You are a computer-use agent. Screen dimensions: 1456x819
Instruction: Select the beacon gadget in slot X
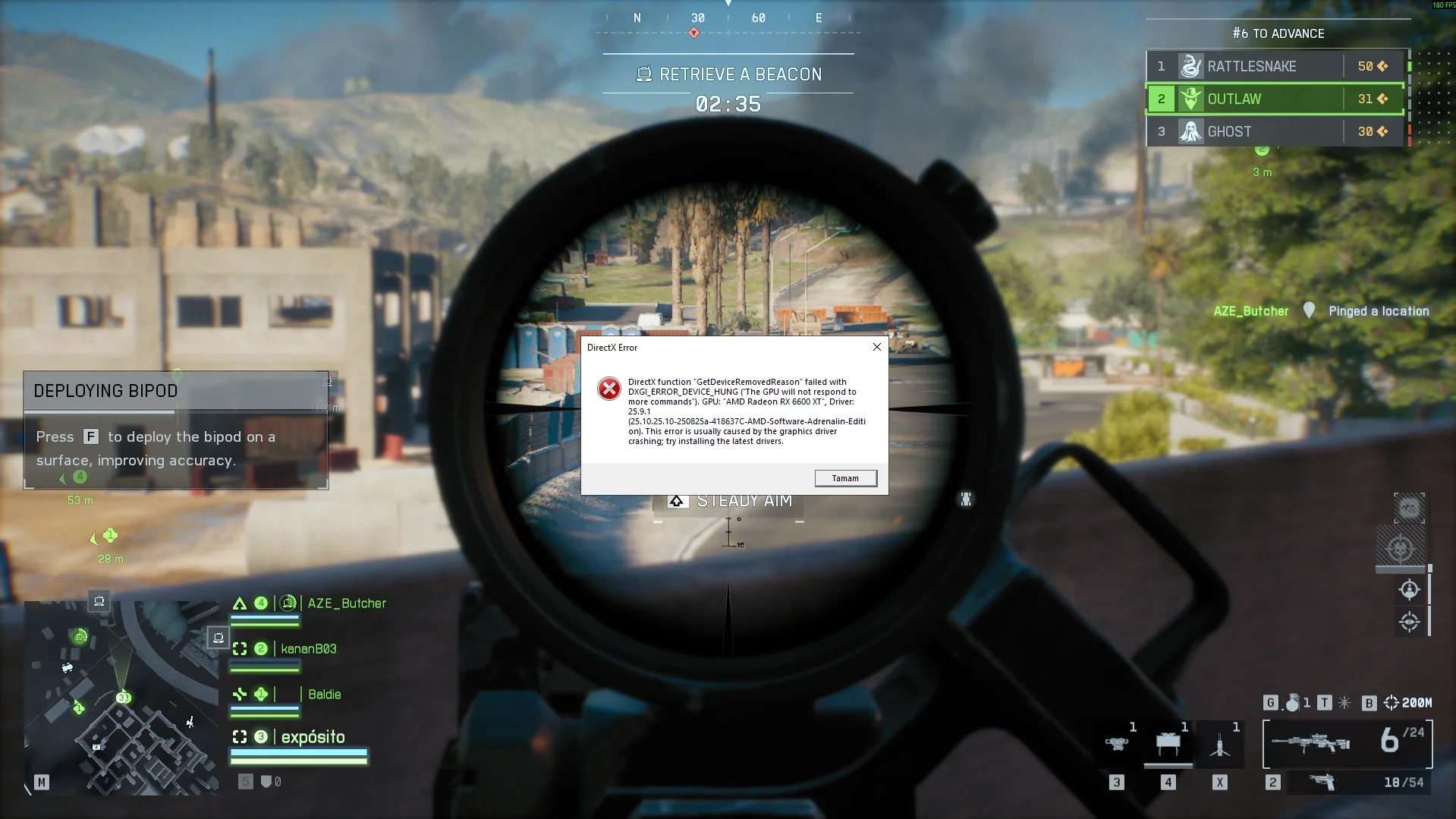click(x=1219, y=745)
